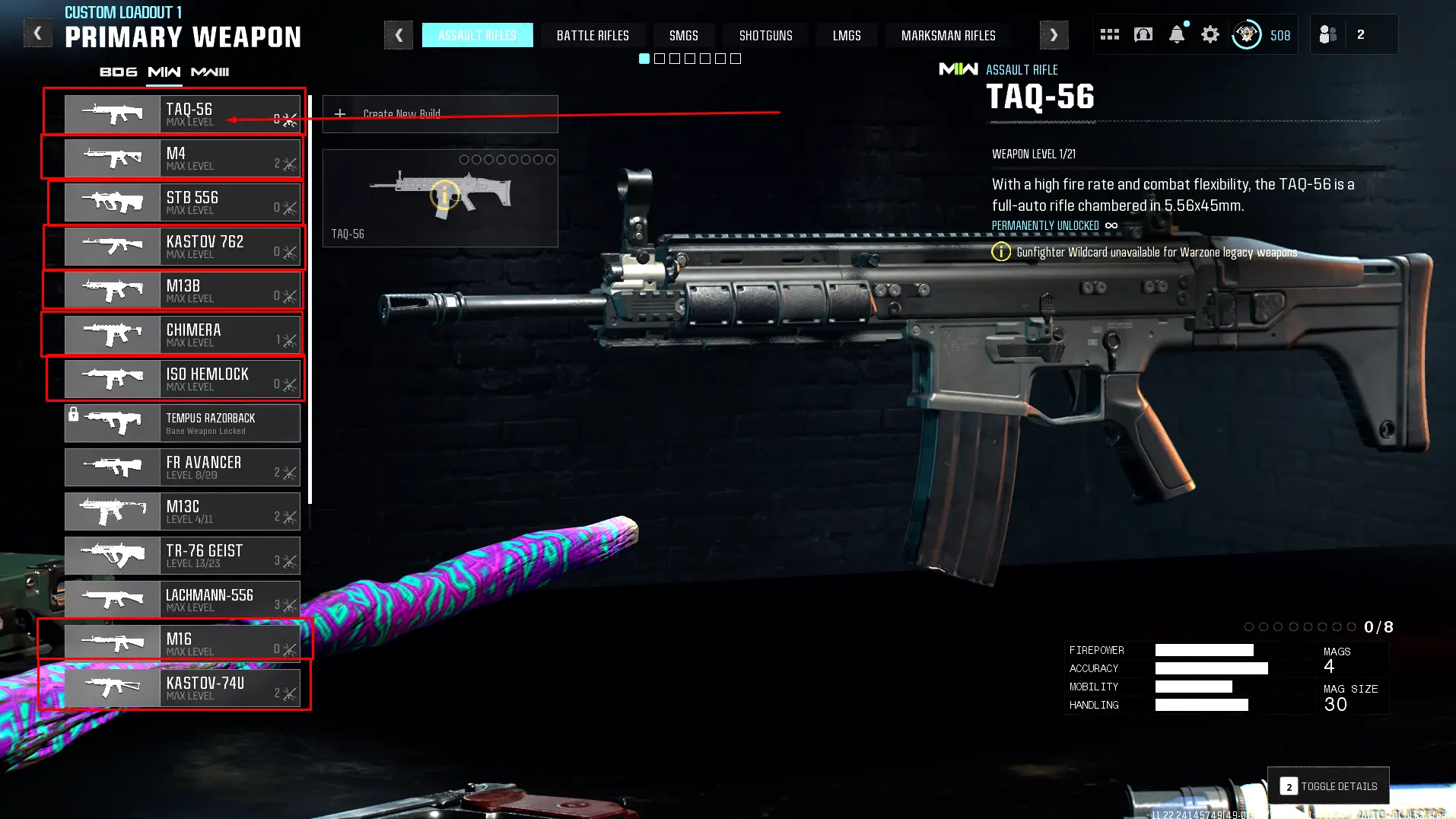Switch to the BO6 weapon filter

119,72
